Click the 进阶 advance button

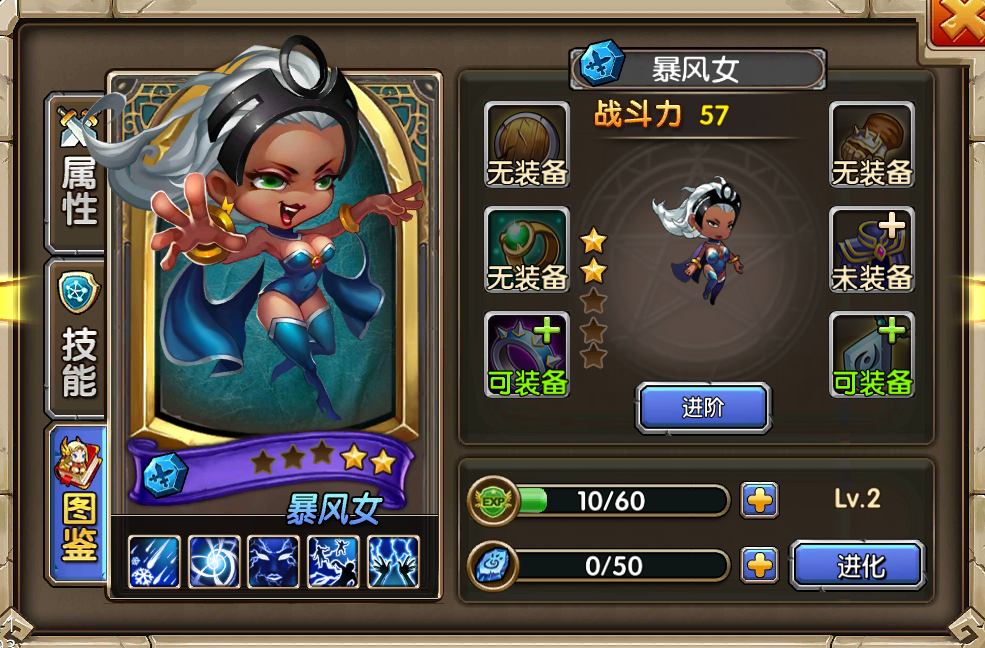pyautogui.click(x=703, y=407)
